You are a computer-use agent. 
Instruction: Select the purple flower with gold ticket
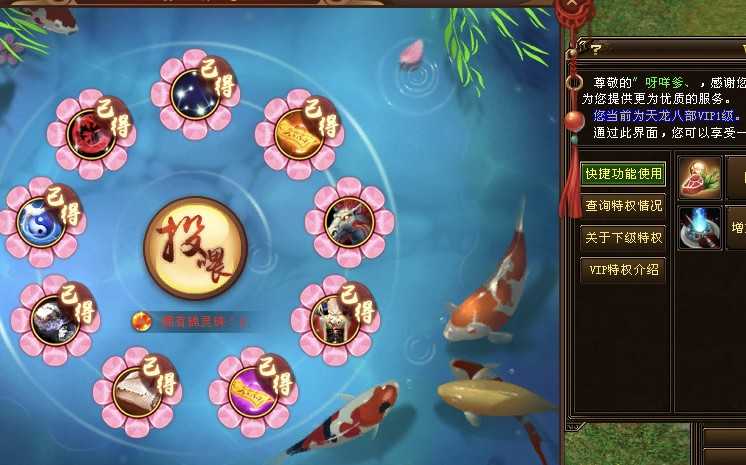(x=250, y=391)
